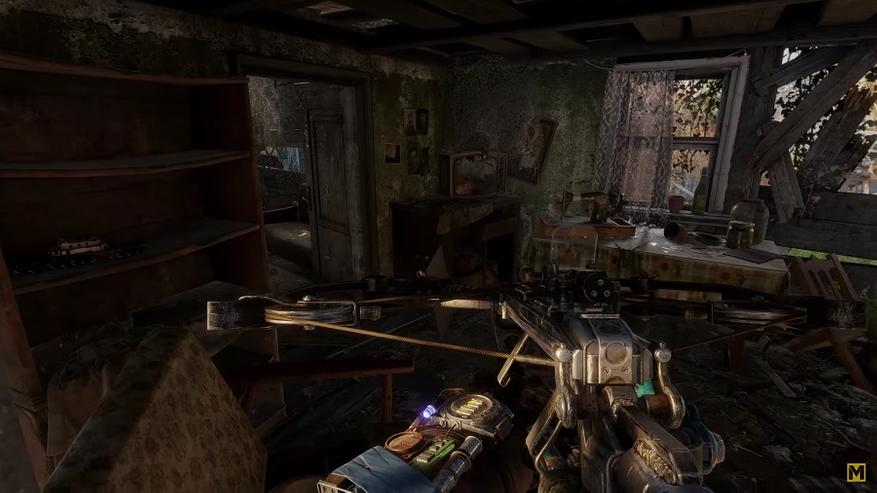Click the yellow M channel watermark
This screenshot has height=493, width=877.
(x=856, y=472)
